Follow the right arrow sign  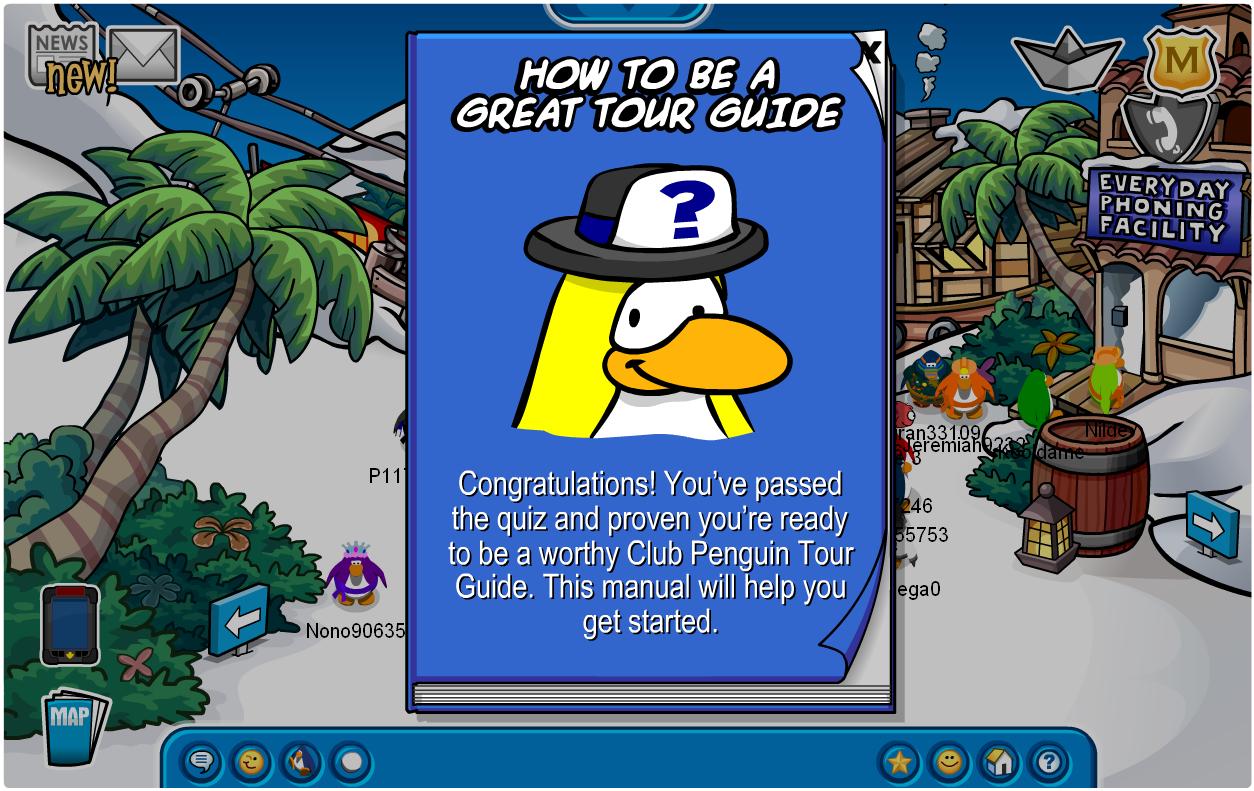[x=1212, y=524]
